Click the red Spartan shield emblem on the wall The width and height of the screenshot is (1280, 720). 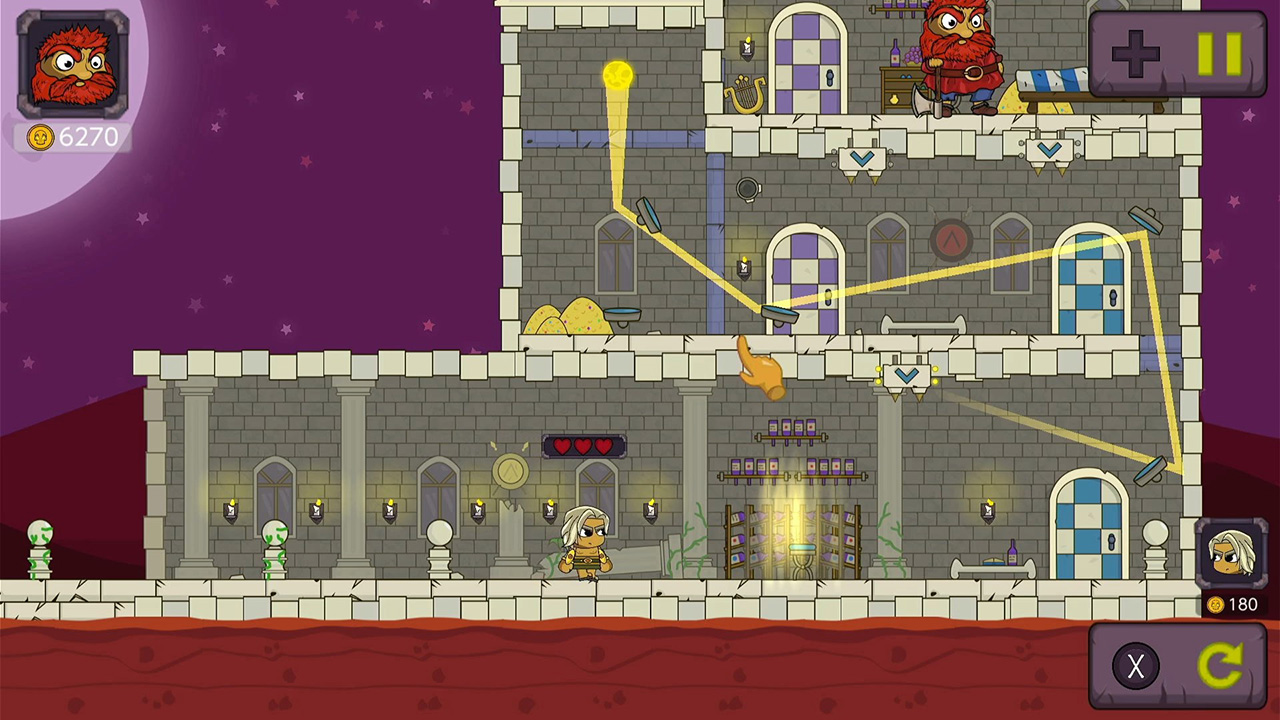tap(951, 240)
